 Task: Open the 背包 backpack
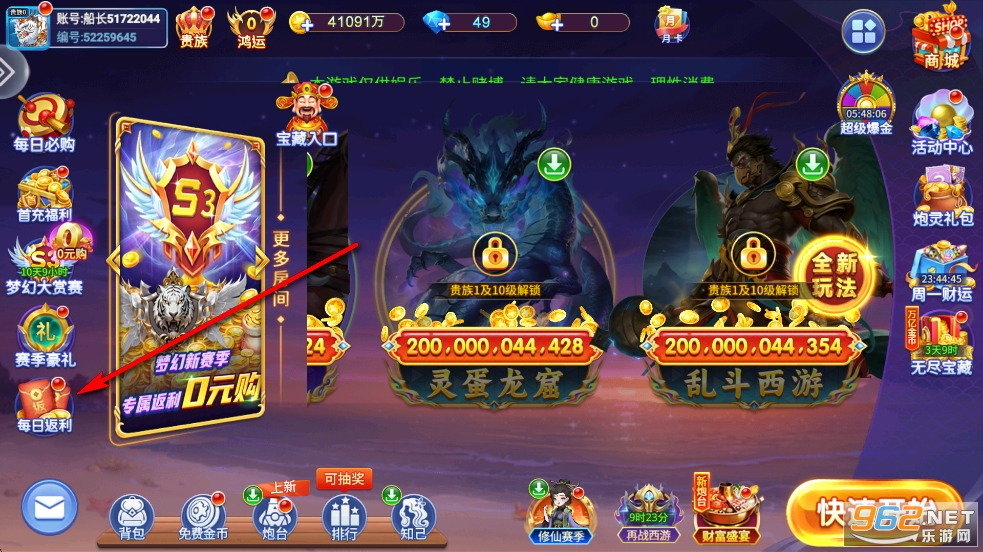click(131, 517)
